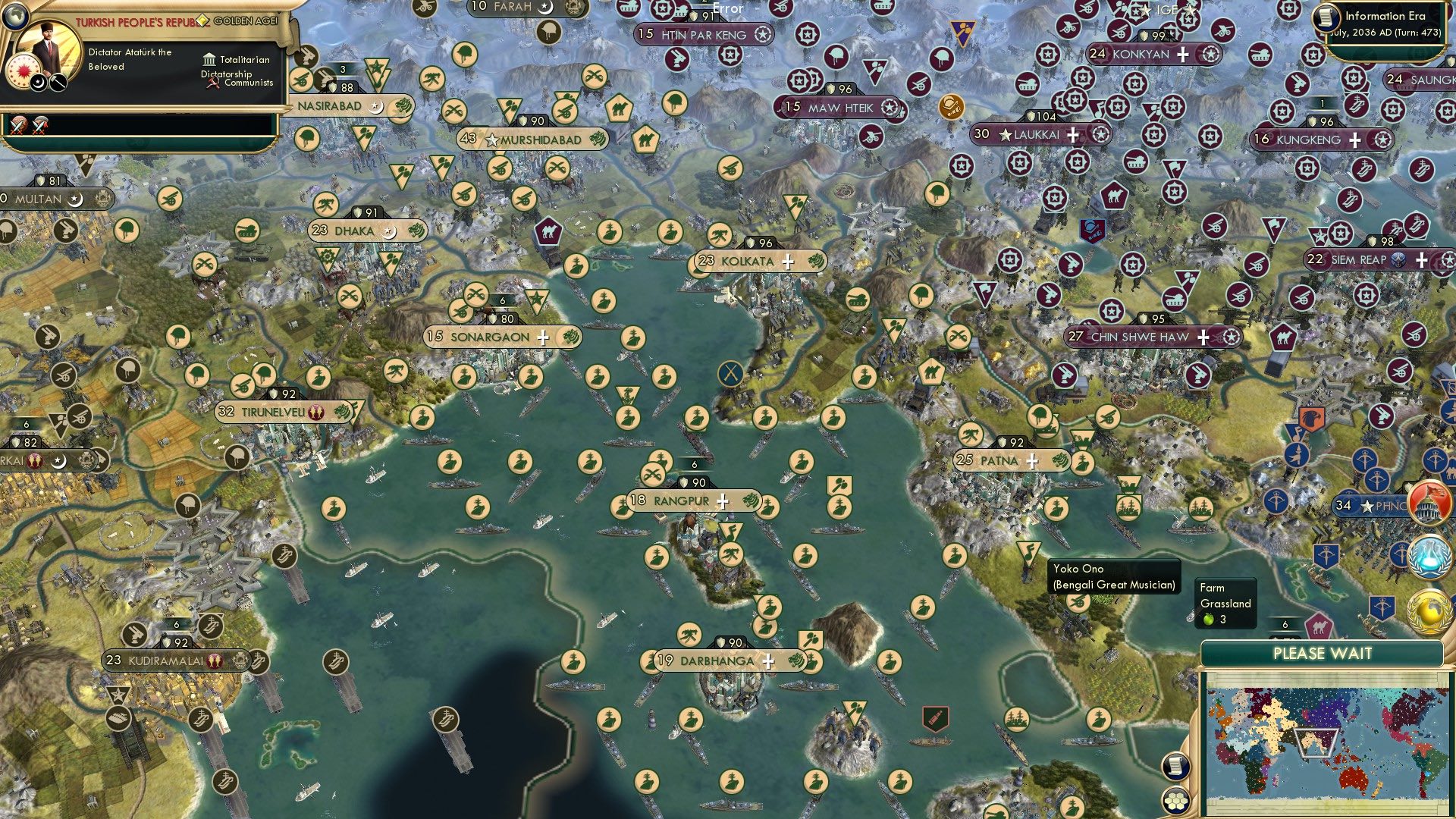Image resolution: width=1456 pixels, height=819 pixels.
Task: Select the Communists hammer-and-sickle icon
Action: click(x=212, y=83)
